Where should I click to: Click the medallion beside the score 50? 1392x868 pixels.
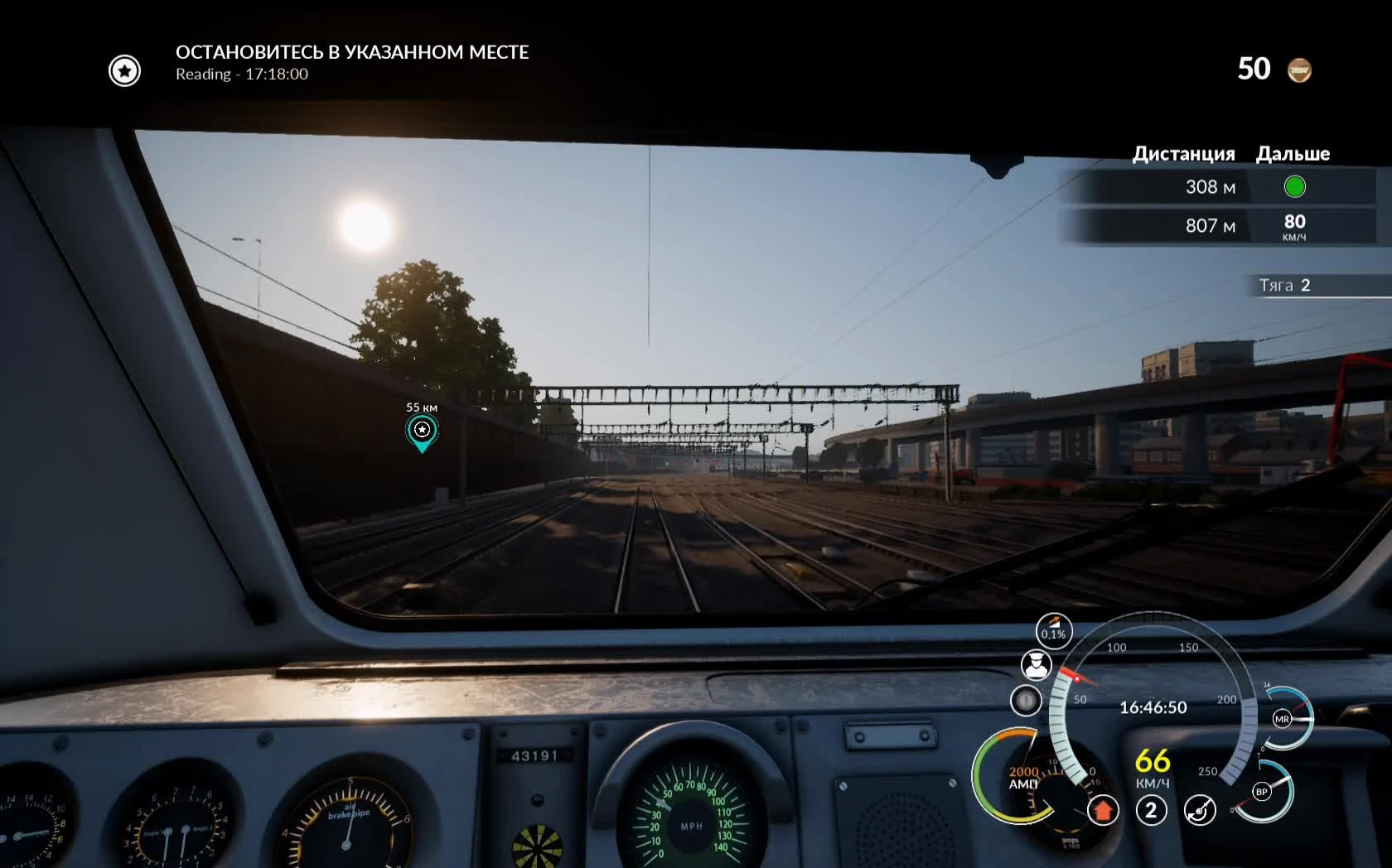(1301, 70)
